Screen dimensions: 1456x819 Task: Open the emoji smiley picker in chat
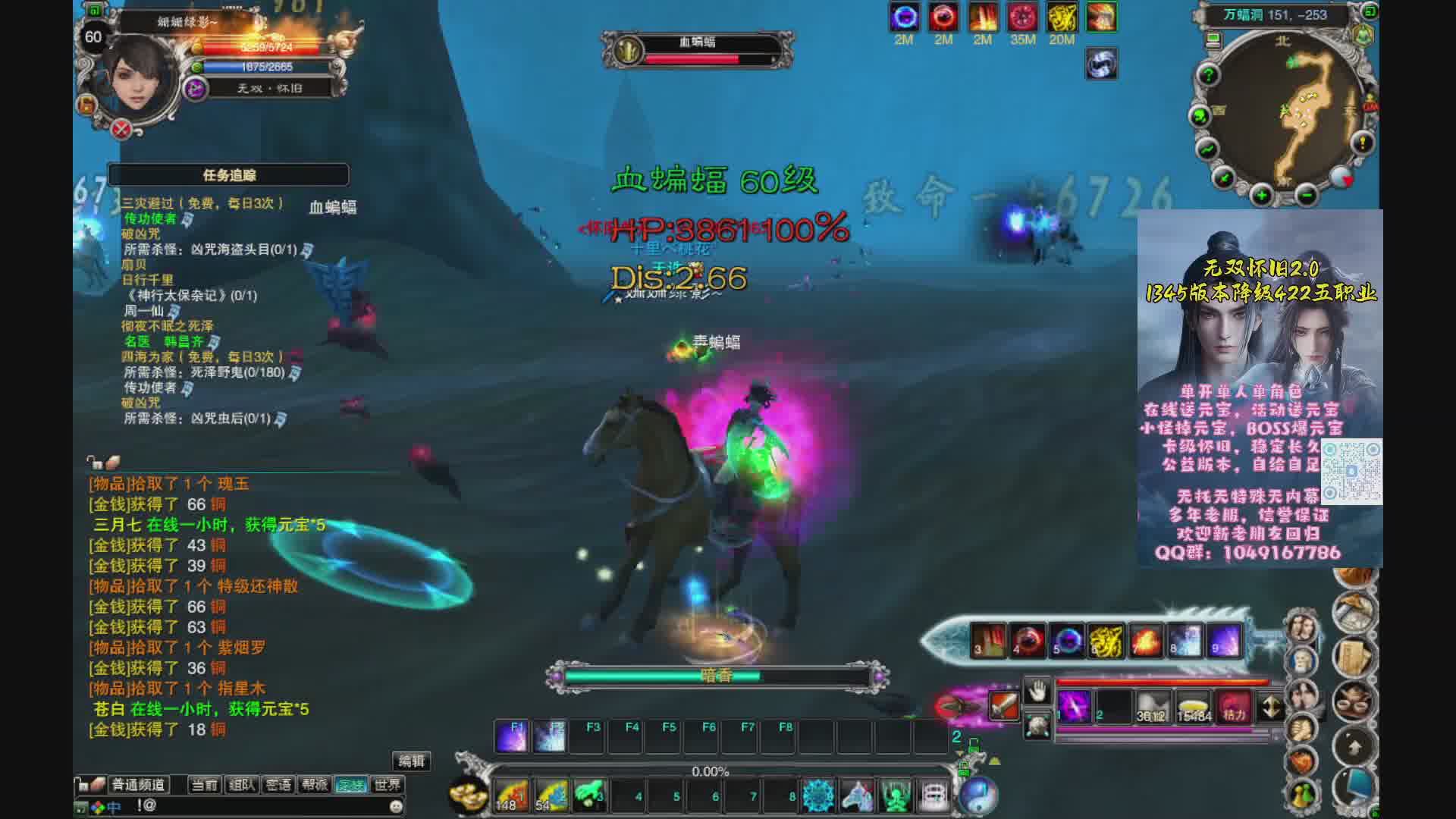tap(395, 806)
